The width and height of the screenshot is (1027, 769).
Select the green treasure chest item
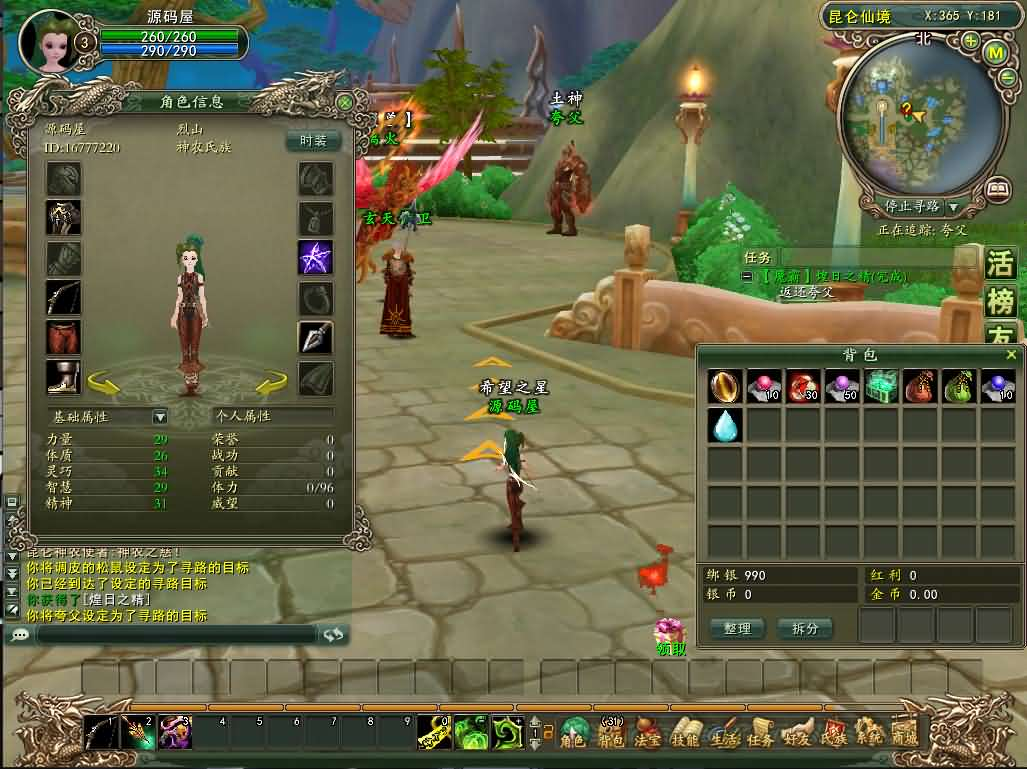click(x=881, y=387)
